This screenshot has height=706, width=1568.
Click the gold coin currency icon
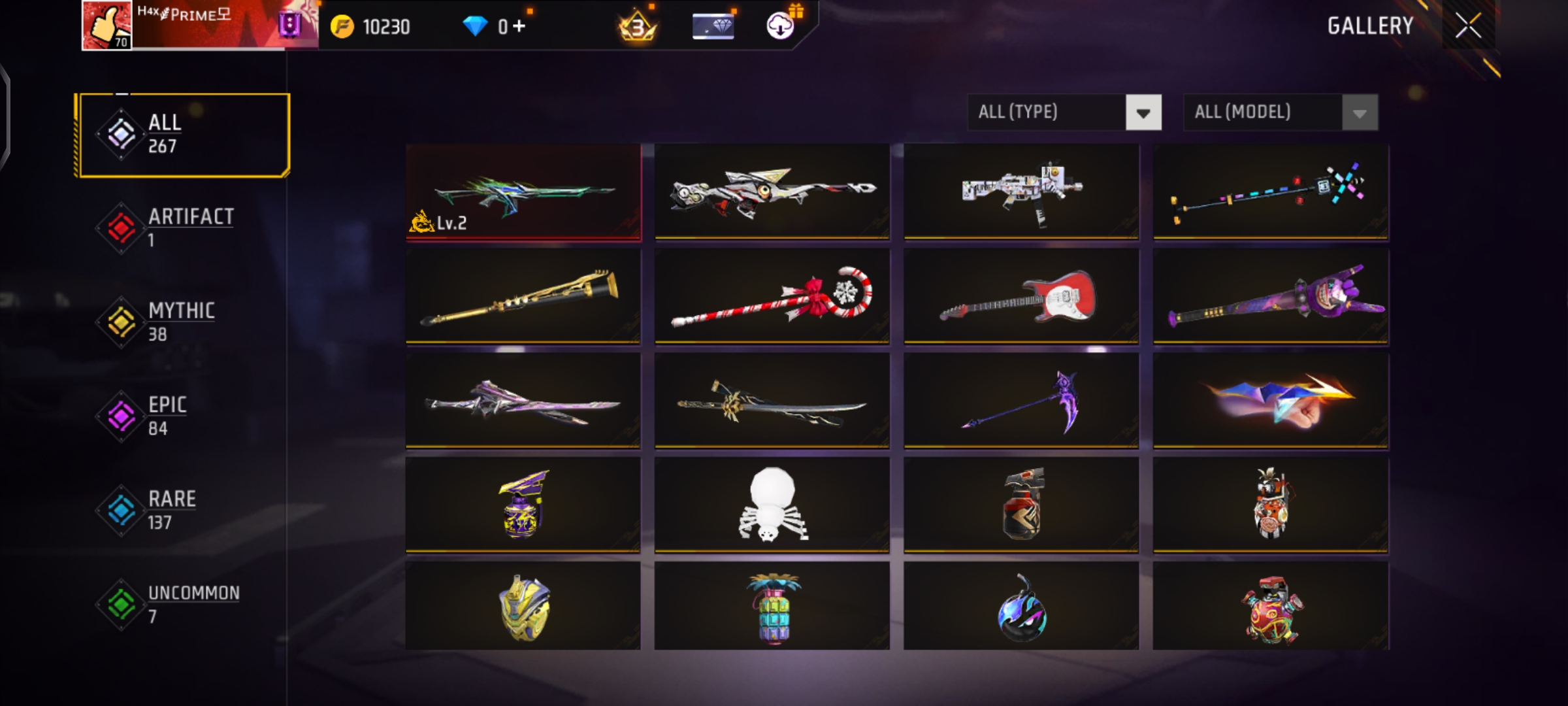pos(341,26)
